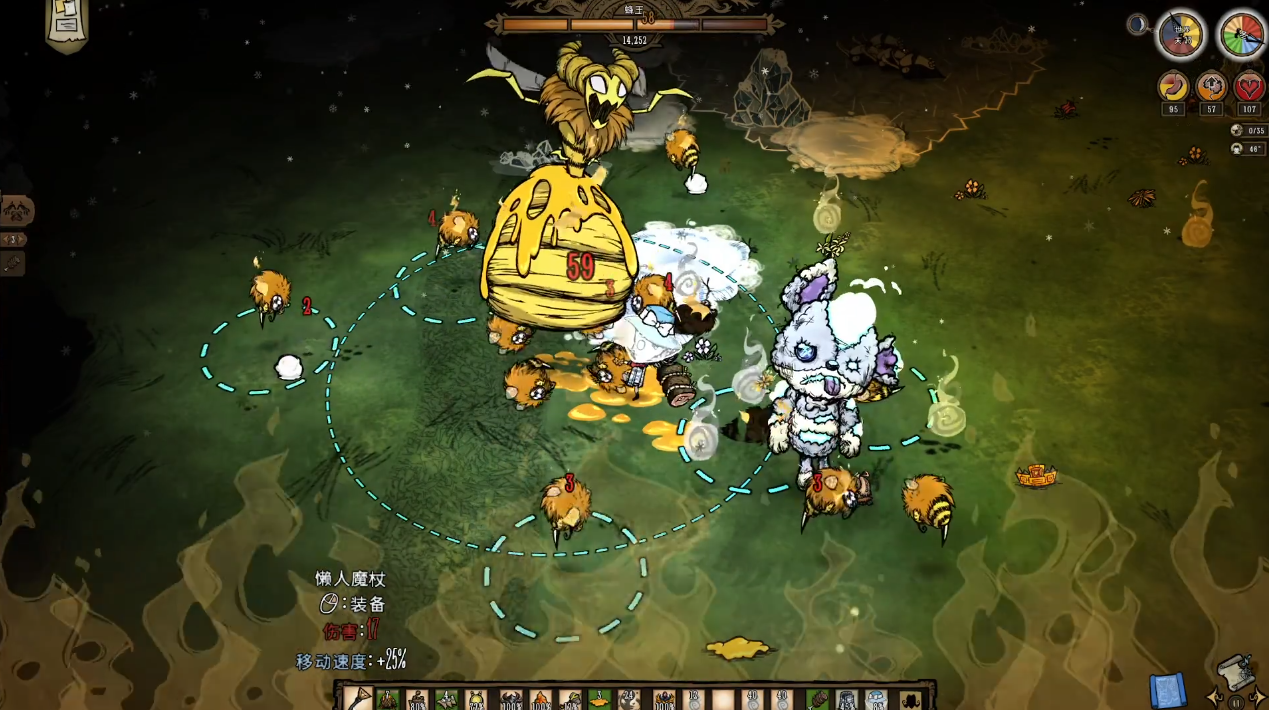Select the red campfire item at 100%

click(x=540, y=698)
